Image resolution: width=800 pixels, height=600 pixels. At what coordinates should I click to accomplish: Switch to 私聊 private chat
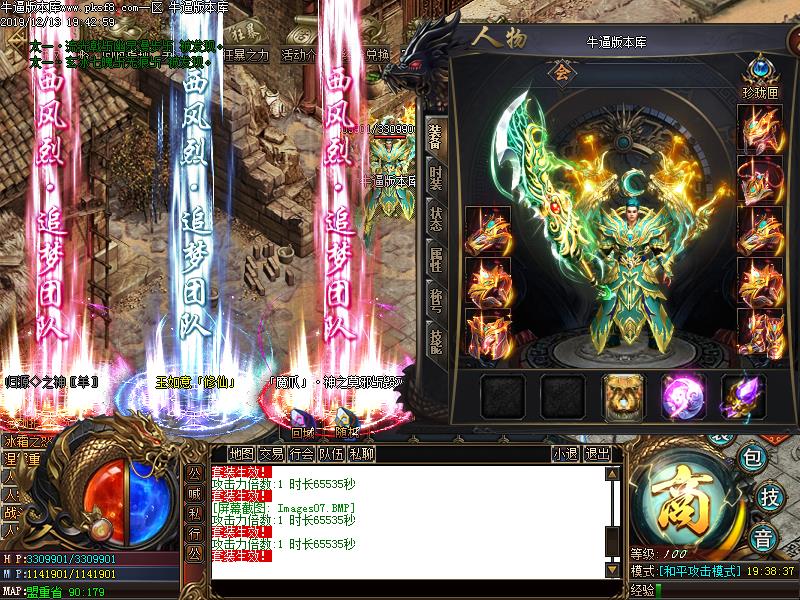(361, 454)
